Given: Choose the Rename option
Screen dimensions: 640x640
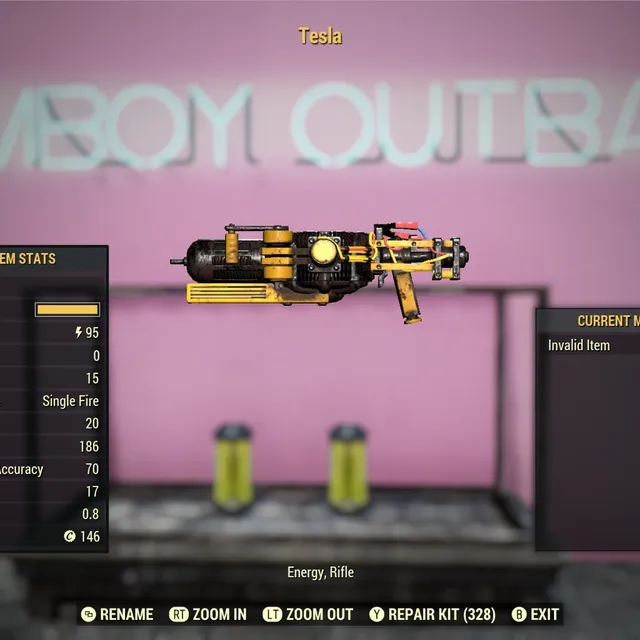Looking at the screenshot, I should click(x=118, y=614).
